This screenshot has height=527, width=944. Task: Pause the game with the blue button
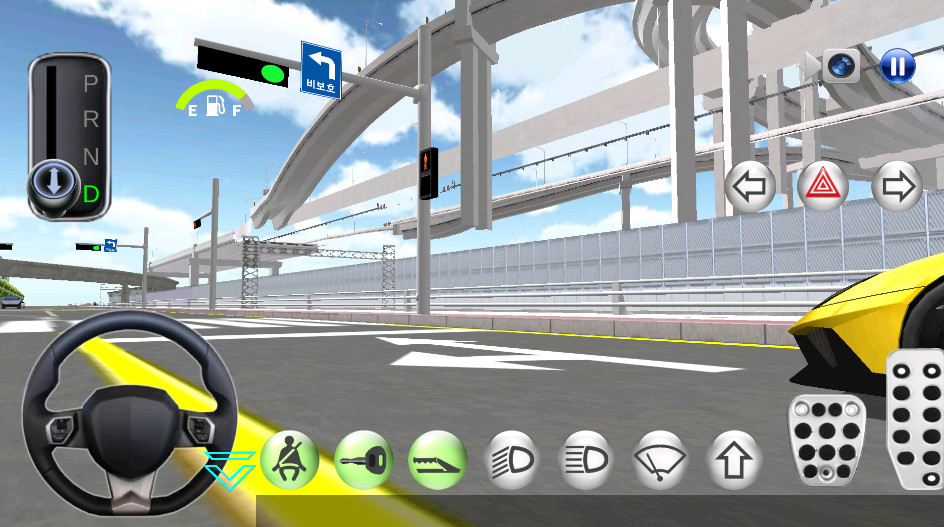click(897, 67)
